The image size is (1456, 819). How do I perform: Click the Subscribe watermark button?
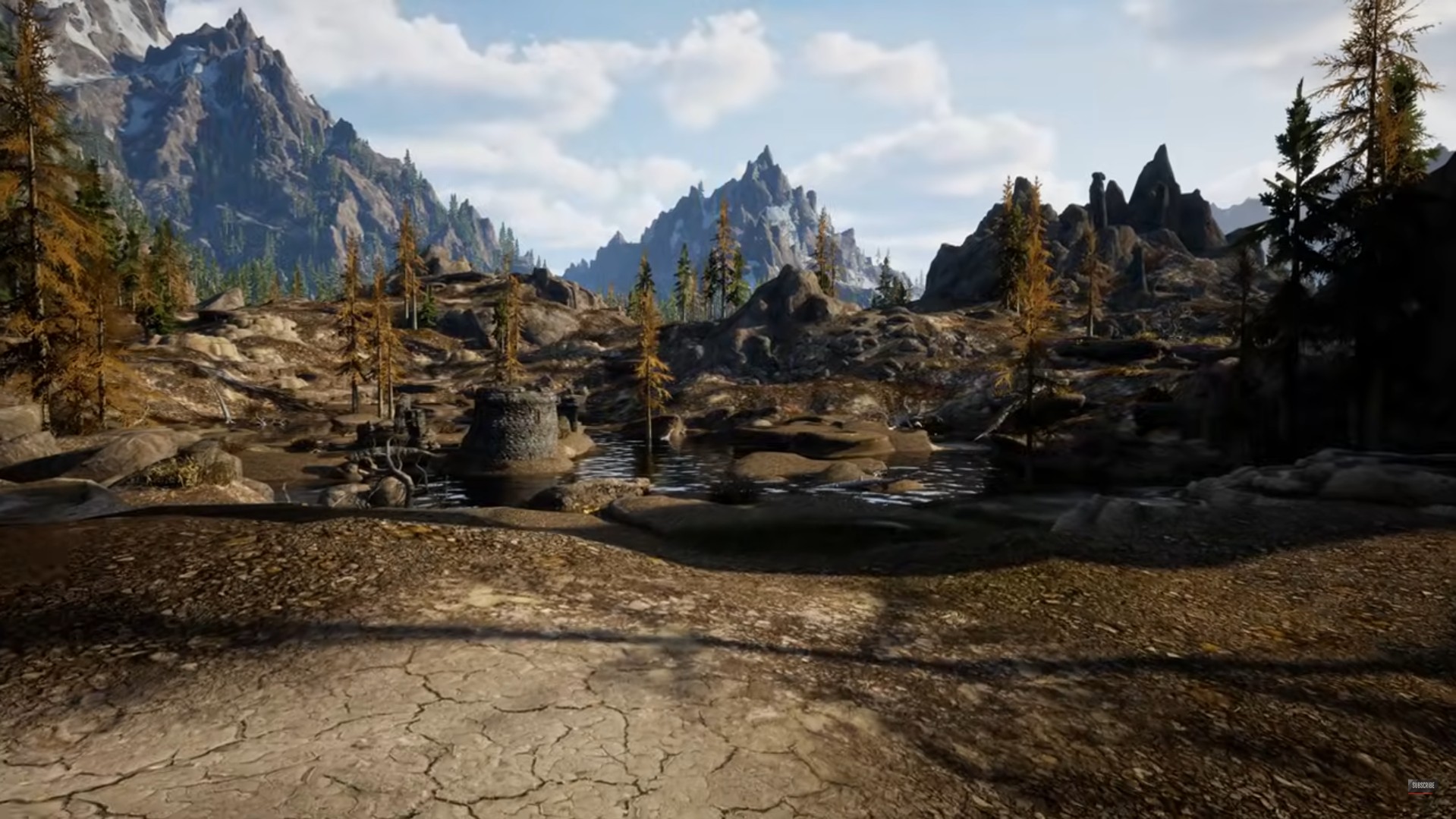pos(1423,786)
